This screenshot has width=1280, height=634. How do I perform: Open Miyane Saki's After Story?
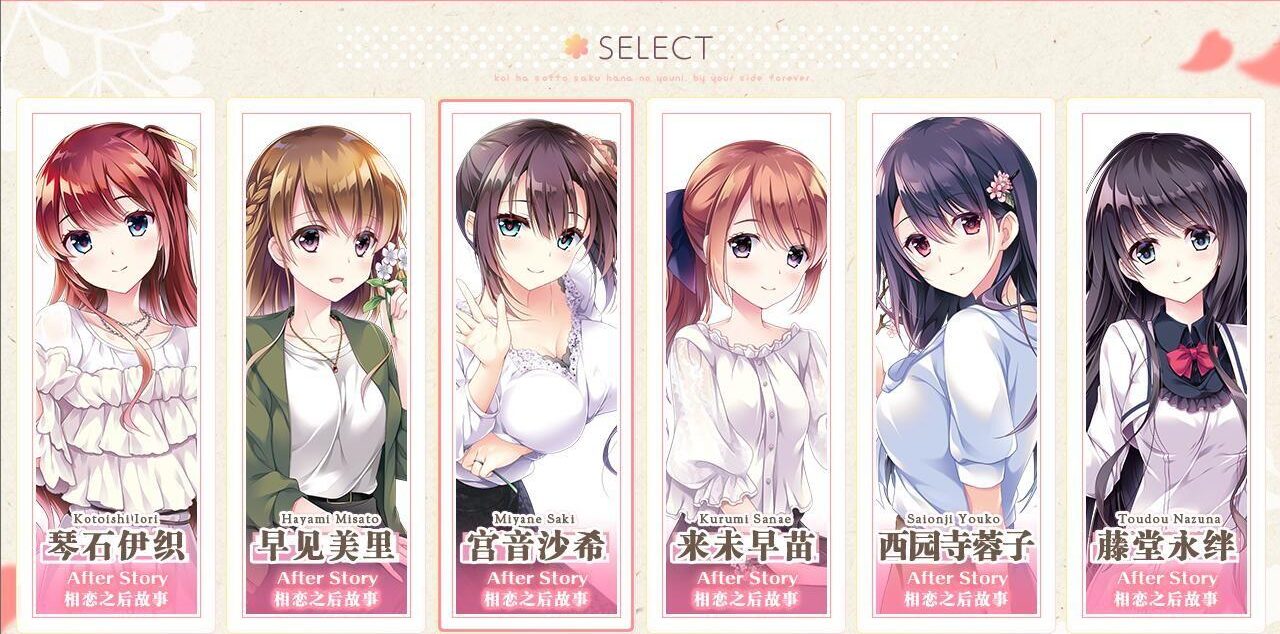[x=536, y=365]
